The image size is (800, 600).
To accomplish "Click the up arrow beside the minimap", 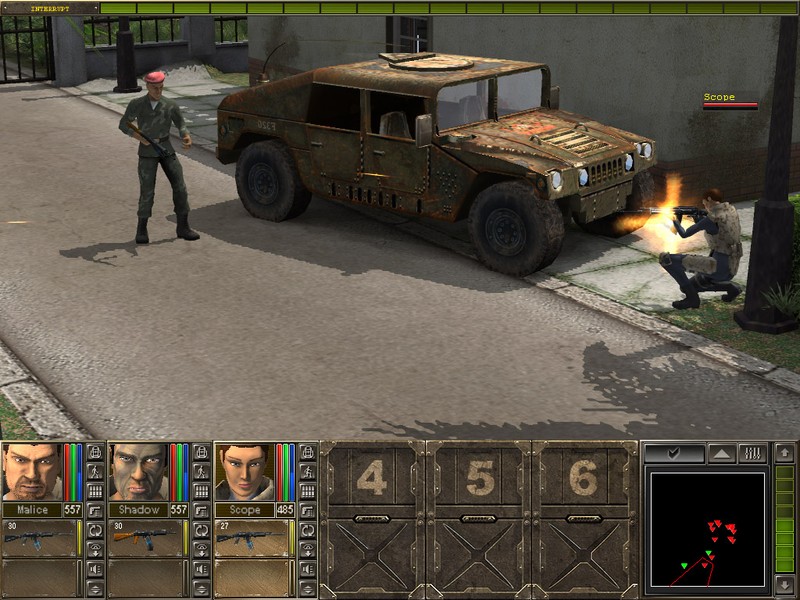I will (x=784, y=453).
